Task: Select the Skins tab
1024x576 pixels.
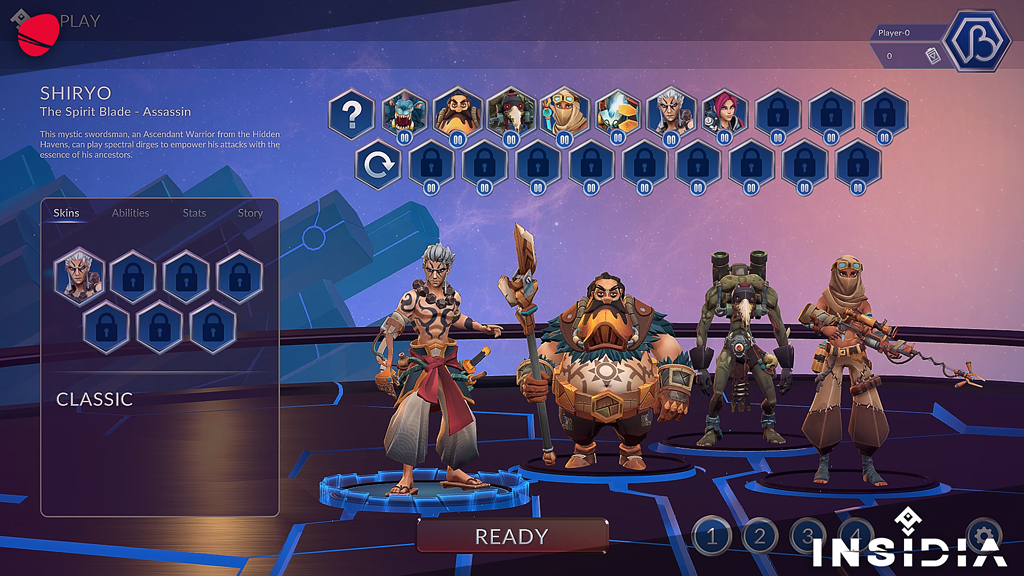Action: [x=66, y=213]
